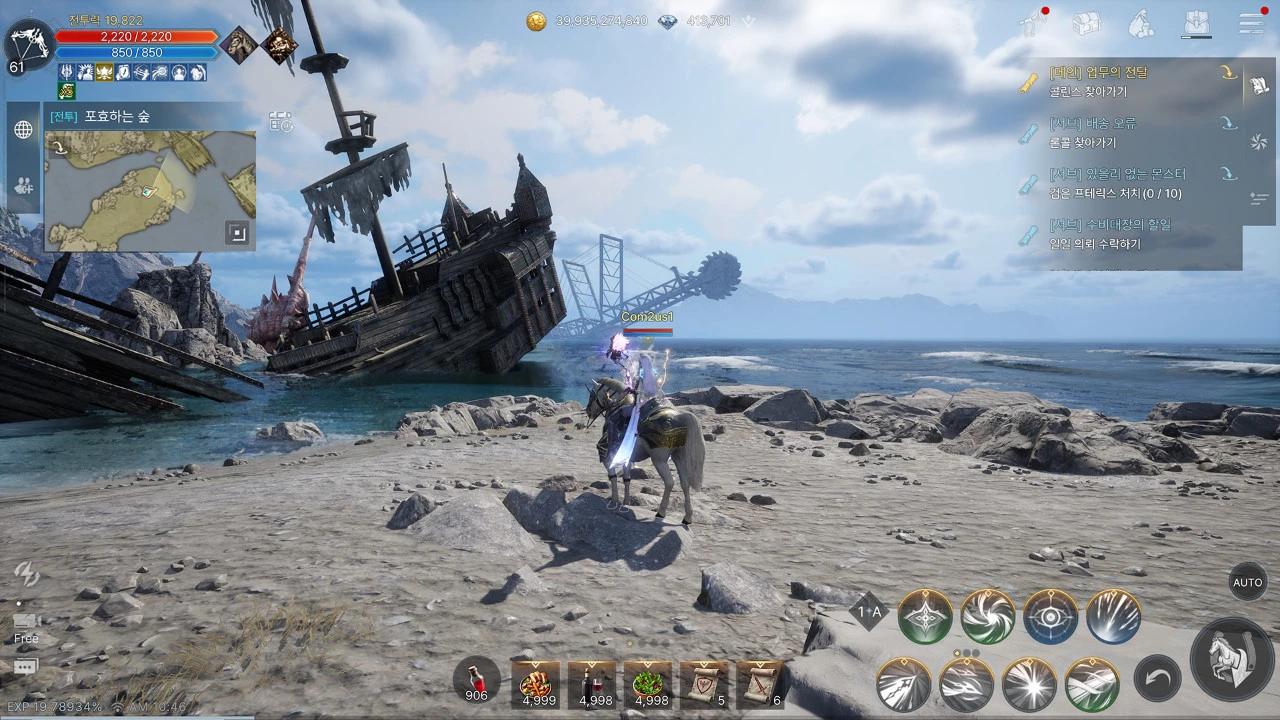
Task: Expand minimap with the corner square button
Action: click(x=237, y=233)
